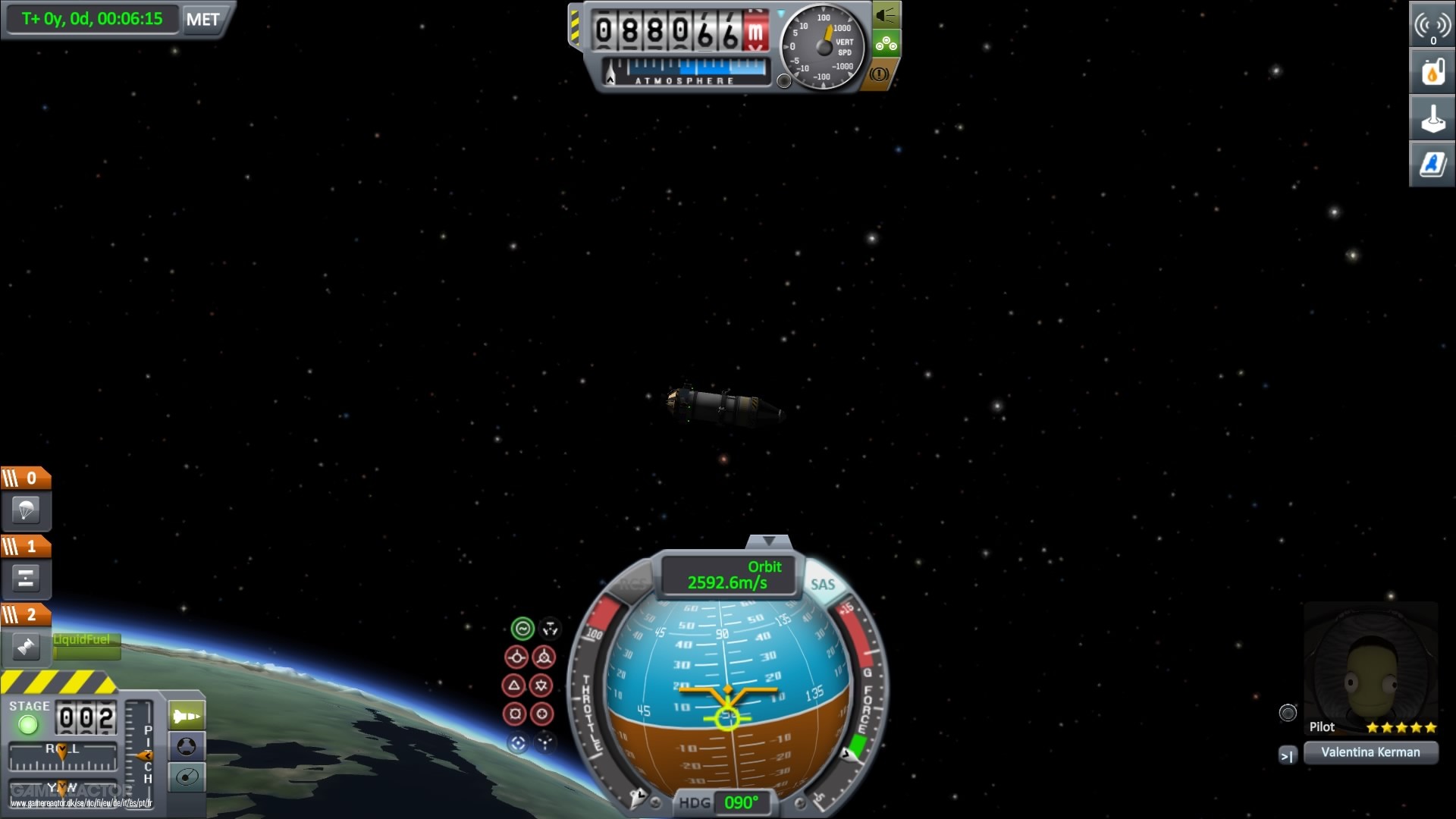Activate the stability assist mode icon

(523, 628)
